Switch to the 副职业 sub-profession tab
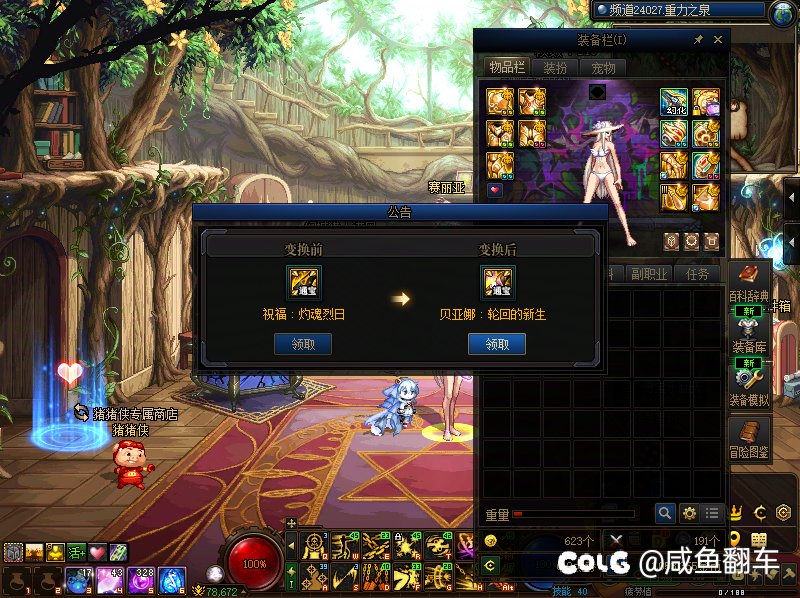Image resolution: width=800 pixels, height=598 pixels. pos(650,274)
